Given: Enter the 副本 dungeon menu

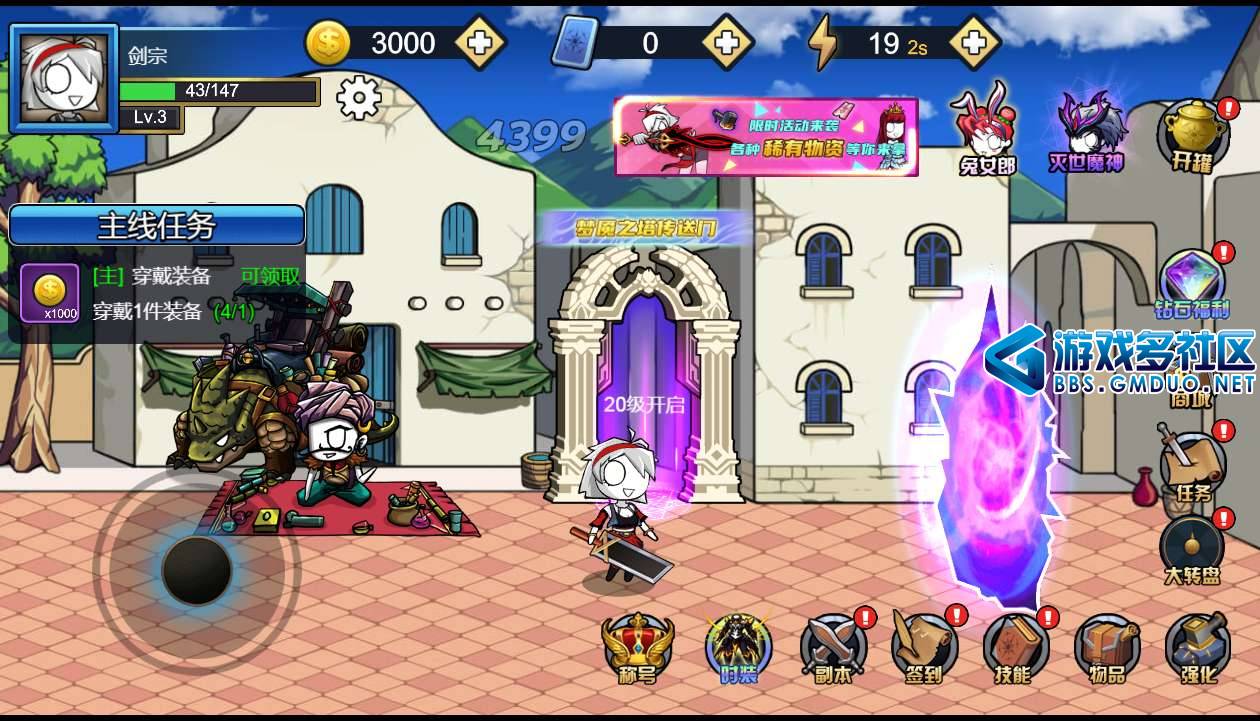Looking at the screenshot, I should pyautogui.click(x=833, y=646).
